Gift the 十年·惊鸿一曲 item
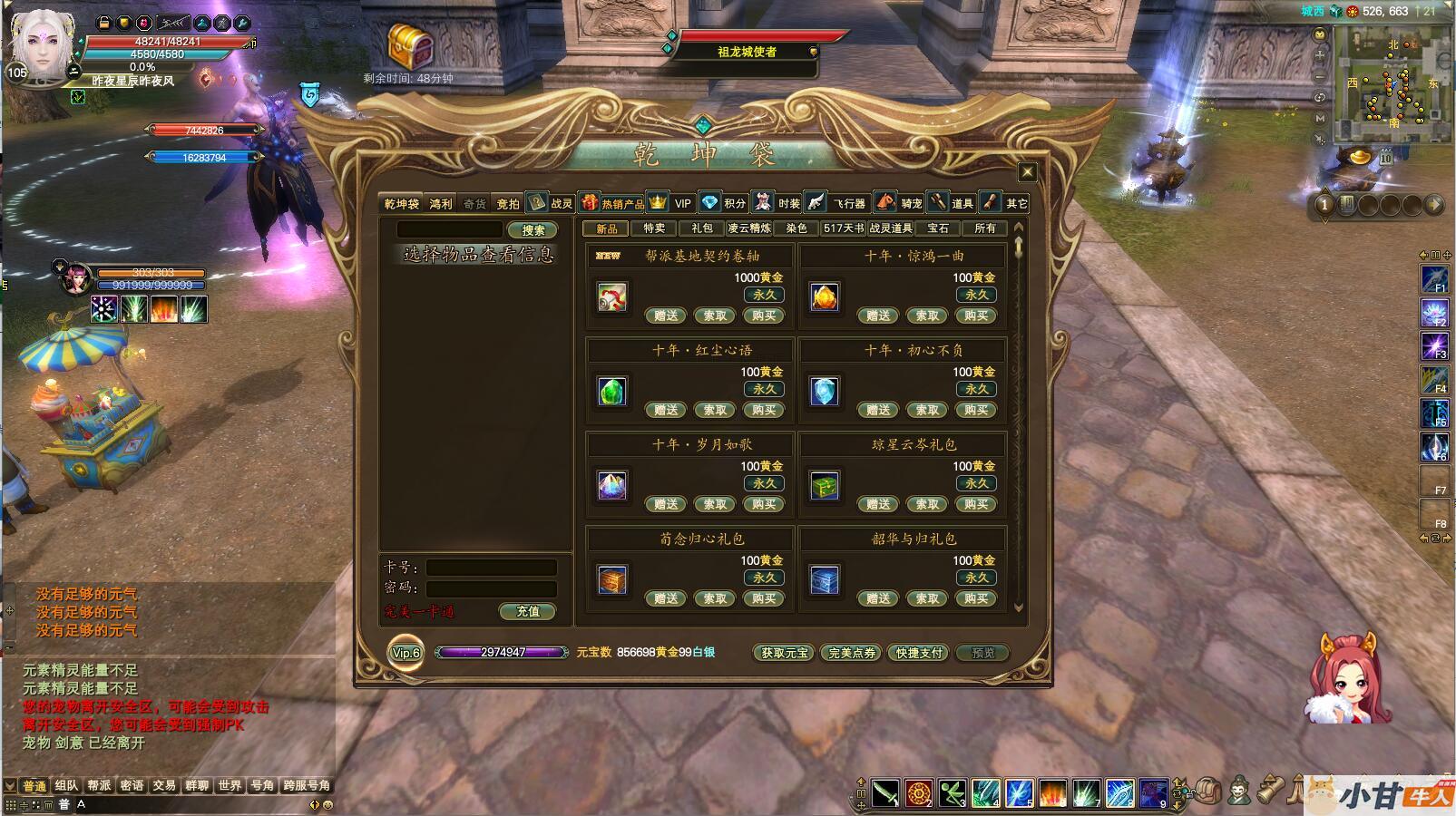The width and height of the screenshot is (1456, 816). (x=878, y=316)
